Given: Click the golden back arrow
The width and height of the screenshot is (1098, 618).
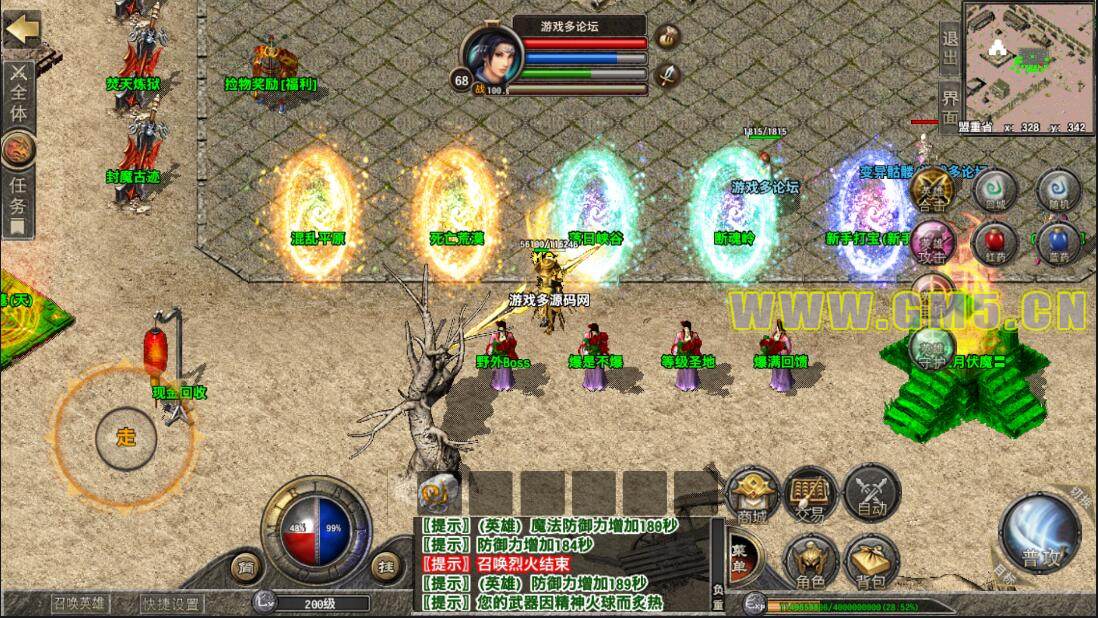Looking at the screenshot, I should [20, 29].
